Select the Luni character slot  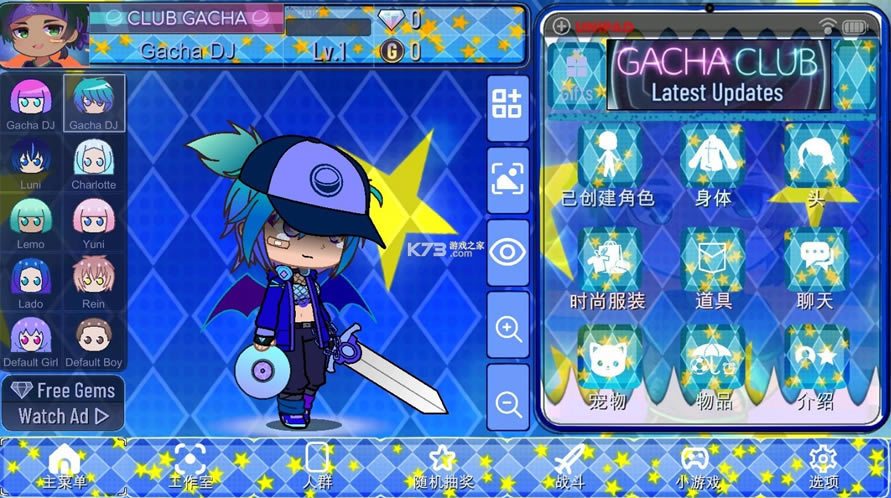[x=31, y=161]
